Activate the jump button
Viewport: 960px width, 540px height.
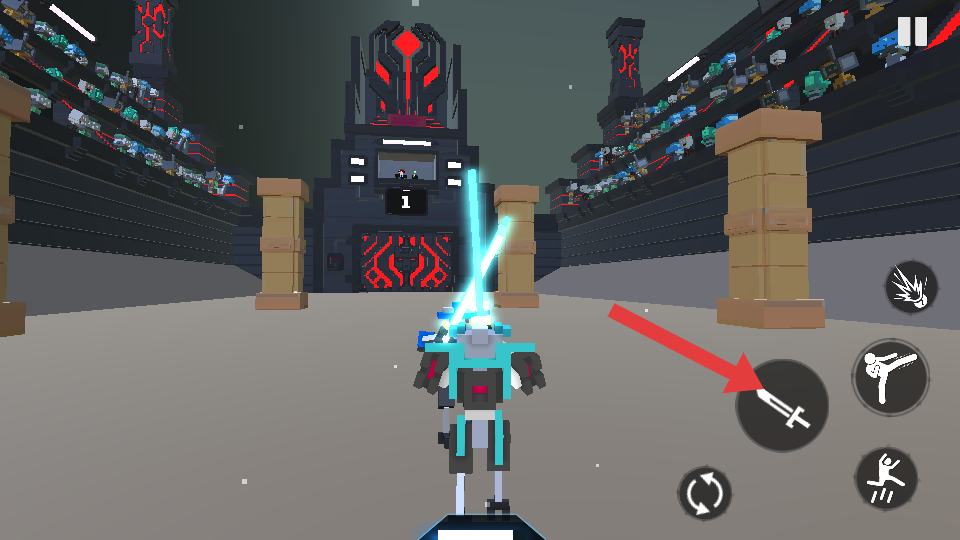(886, 478)
